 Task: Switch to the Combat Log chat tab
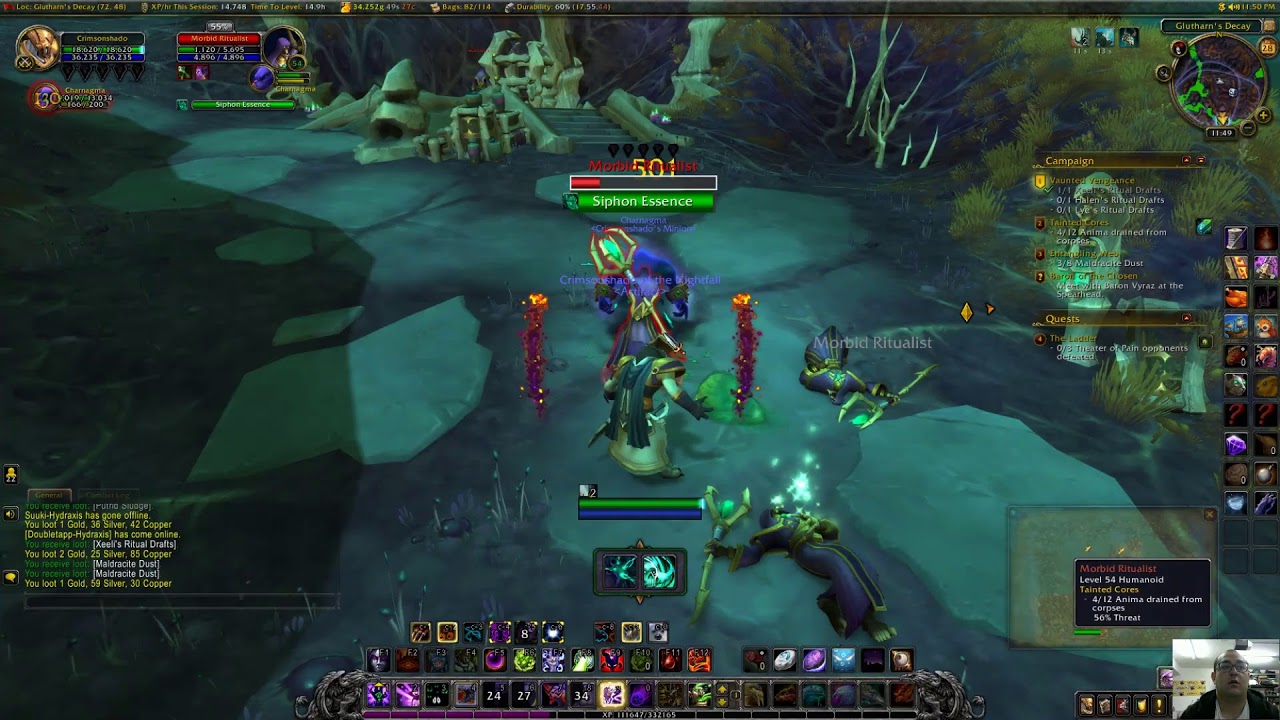click(x=105, y=494)
